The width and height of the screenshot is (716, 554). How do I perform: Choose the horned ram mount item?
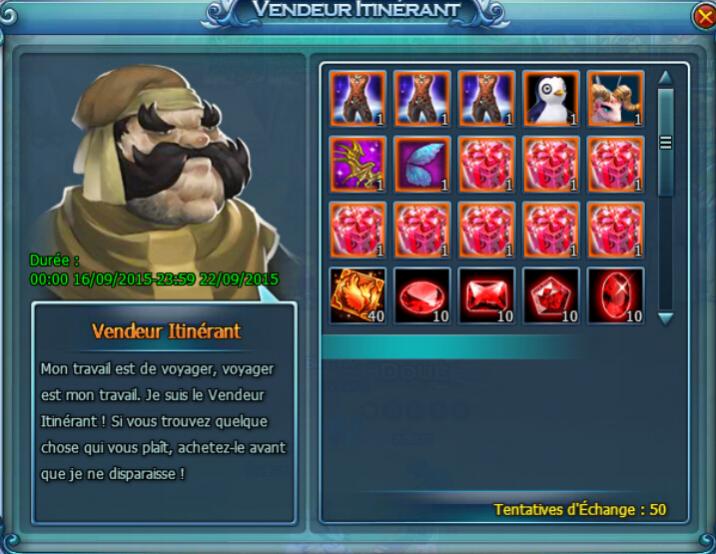click(x=615, y=97)
